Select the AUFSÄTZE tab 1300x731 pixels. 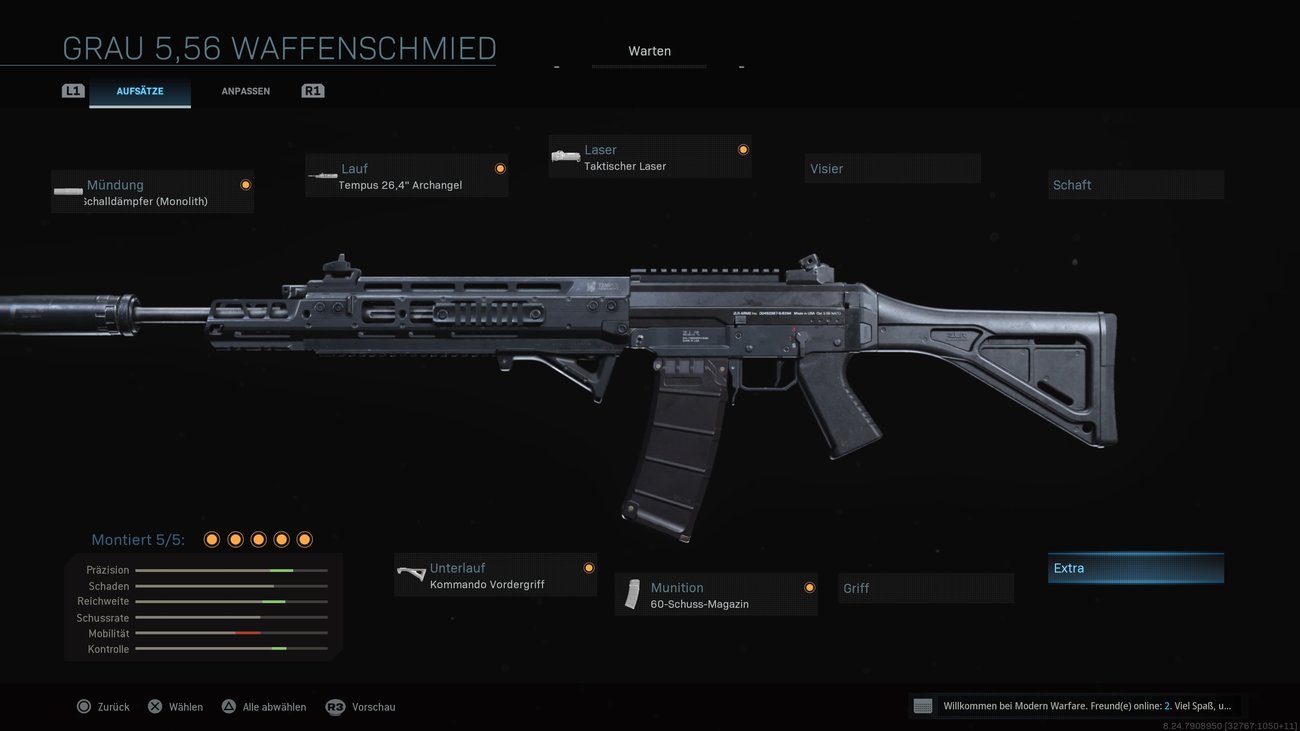pos(140,90)
